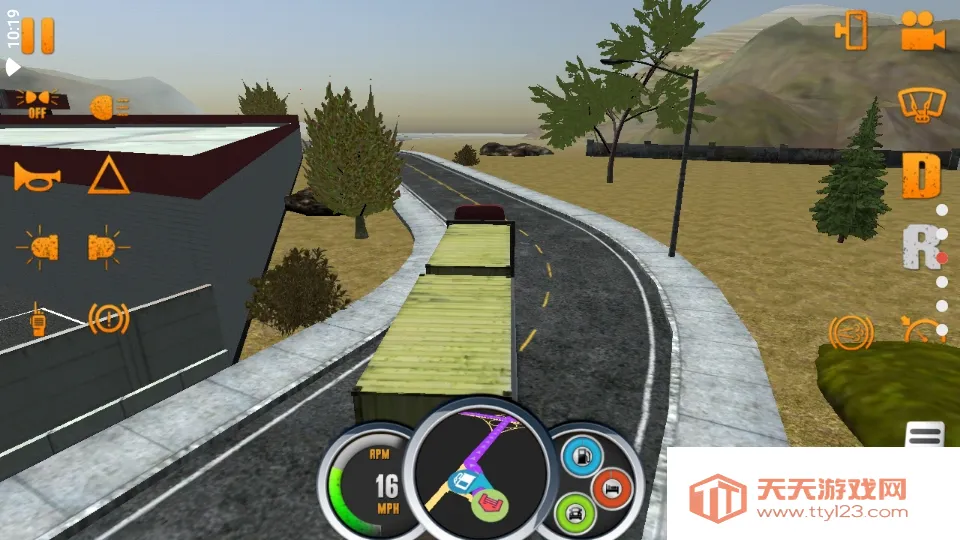Tap the trailer detach icon
The height and width of the screenshot is (540, 960).
[852, 30]
